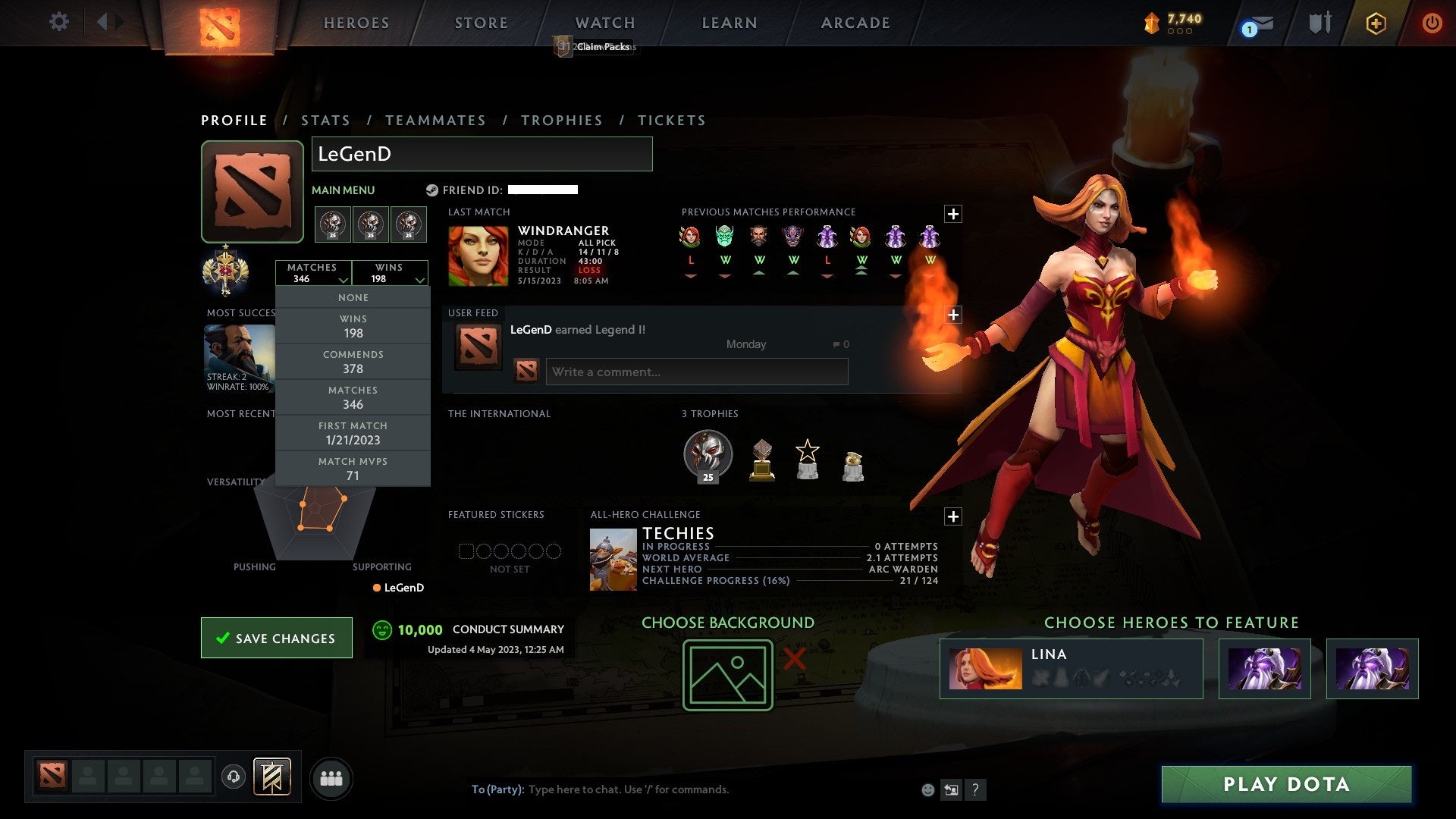Click the hexagonal plus Dota Plus icon
This screenshot has height=819, width=1456.
click(1376, 23)
